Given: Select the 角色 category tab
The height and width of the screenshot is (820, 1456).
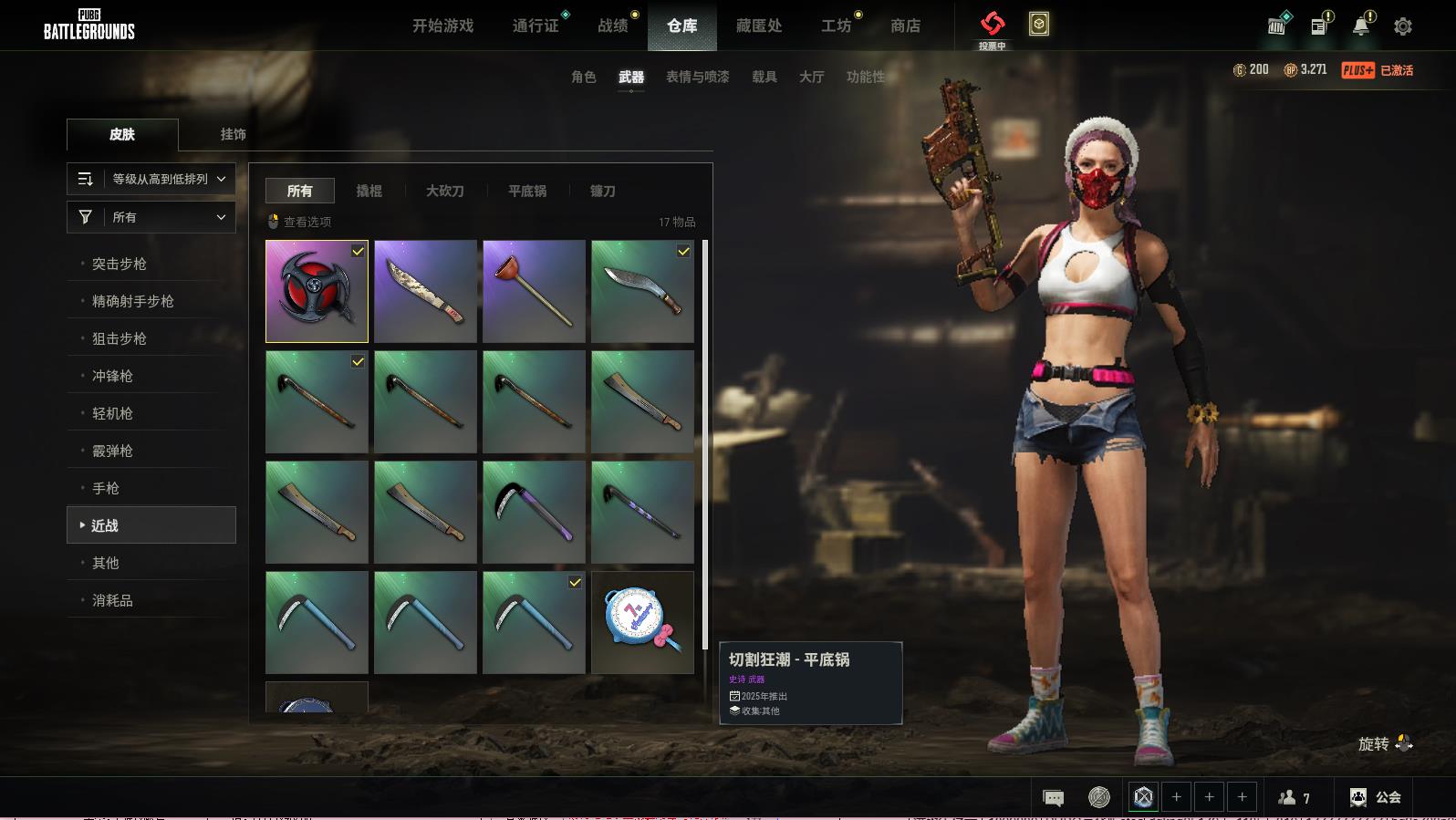Looking at the screenshot, I should click(x=583, y=77).
